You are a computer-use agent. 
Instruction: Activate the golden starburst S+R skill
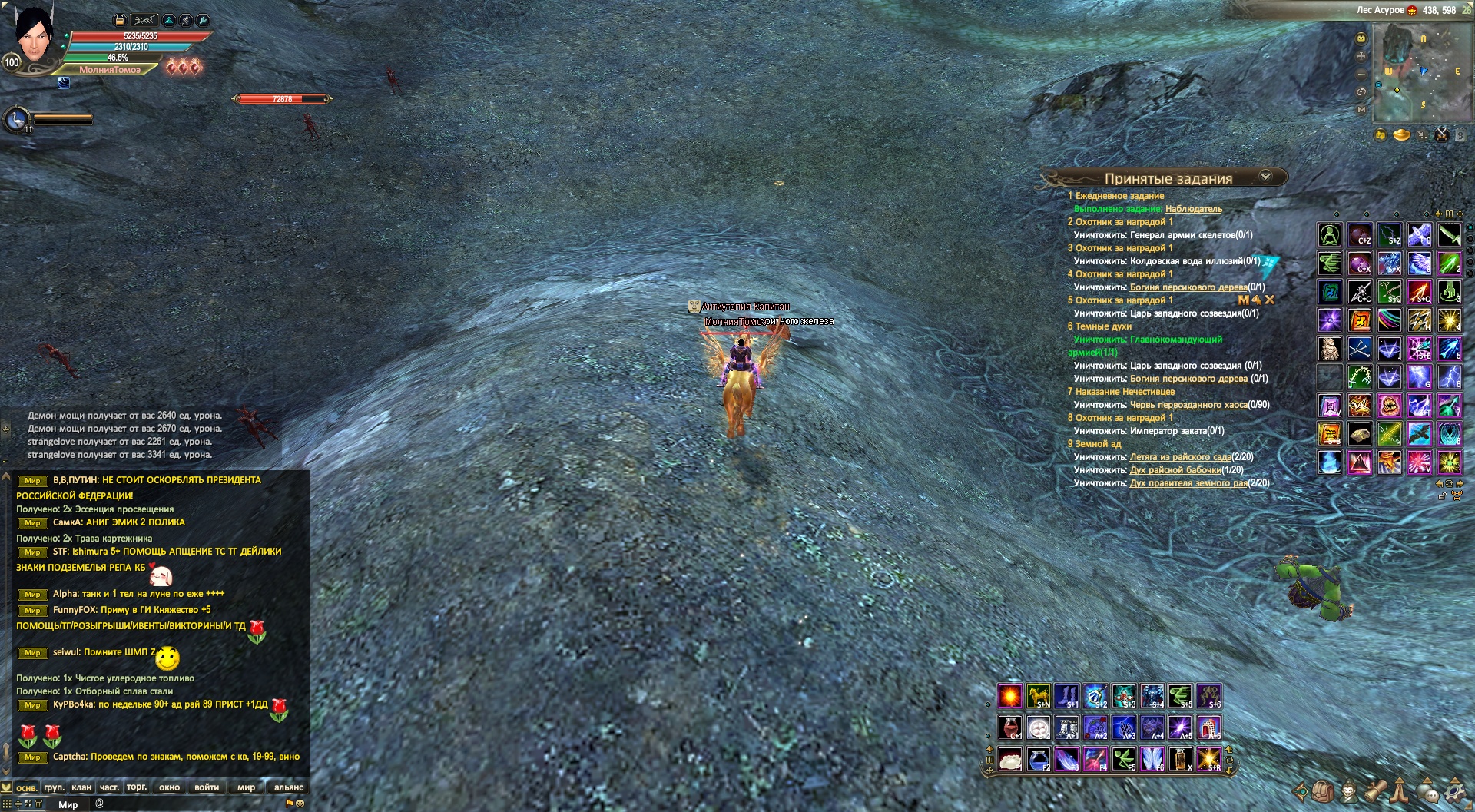[x=1208, y=759]
